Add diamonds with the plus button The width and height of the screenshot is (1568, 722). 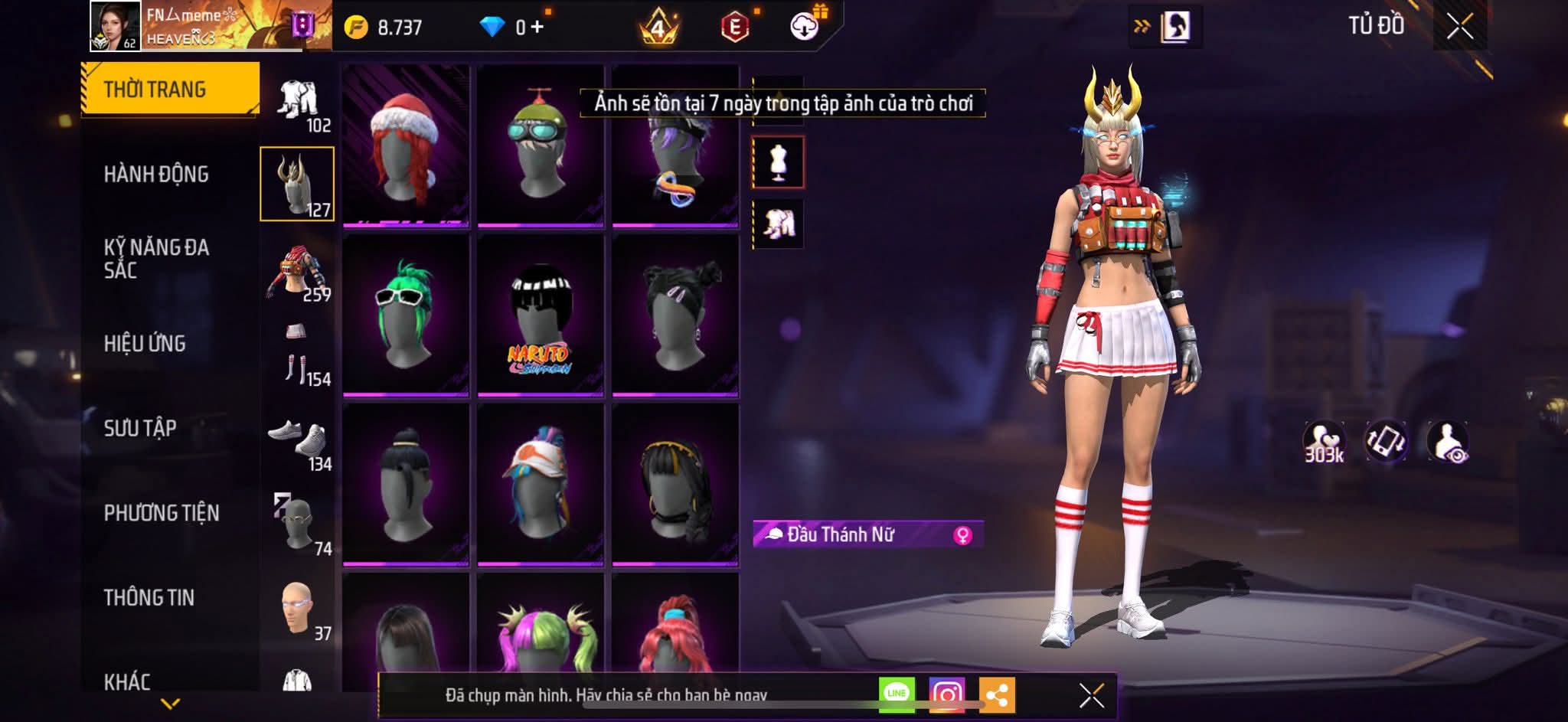[537, 28]
